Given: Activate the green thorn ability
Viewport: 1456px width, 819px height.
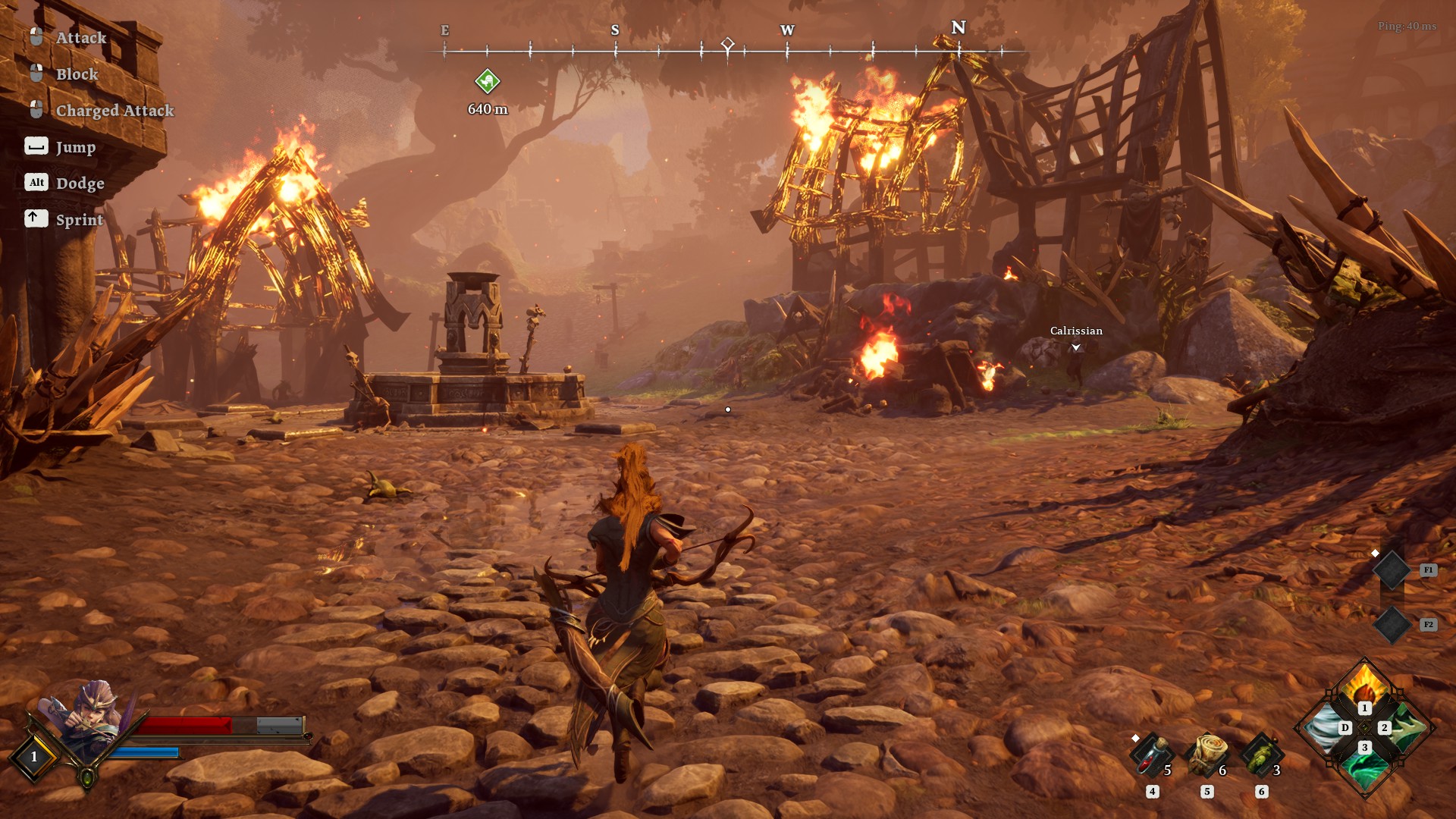Looking at the screenshot, I should pos(1406,728).
